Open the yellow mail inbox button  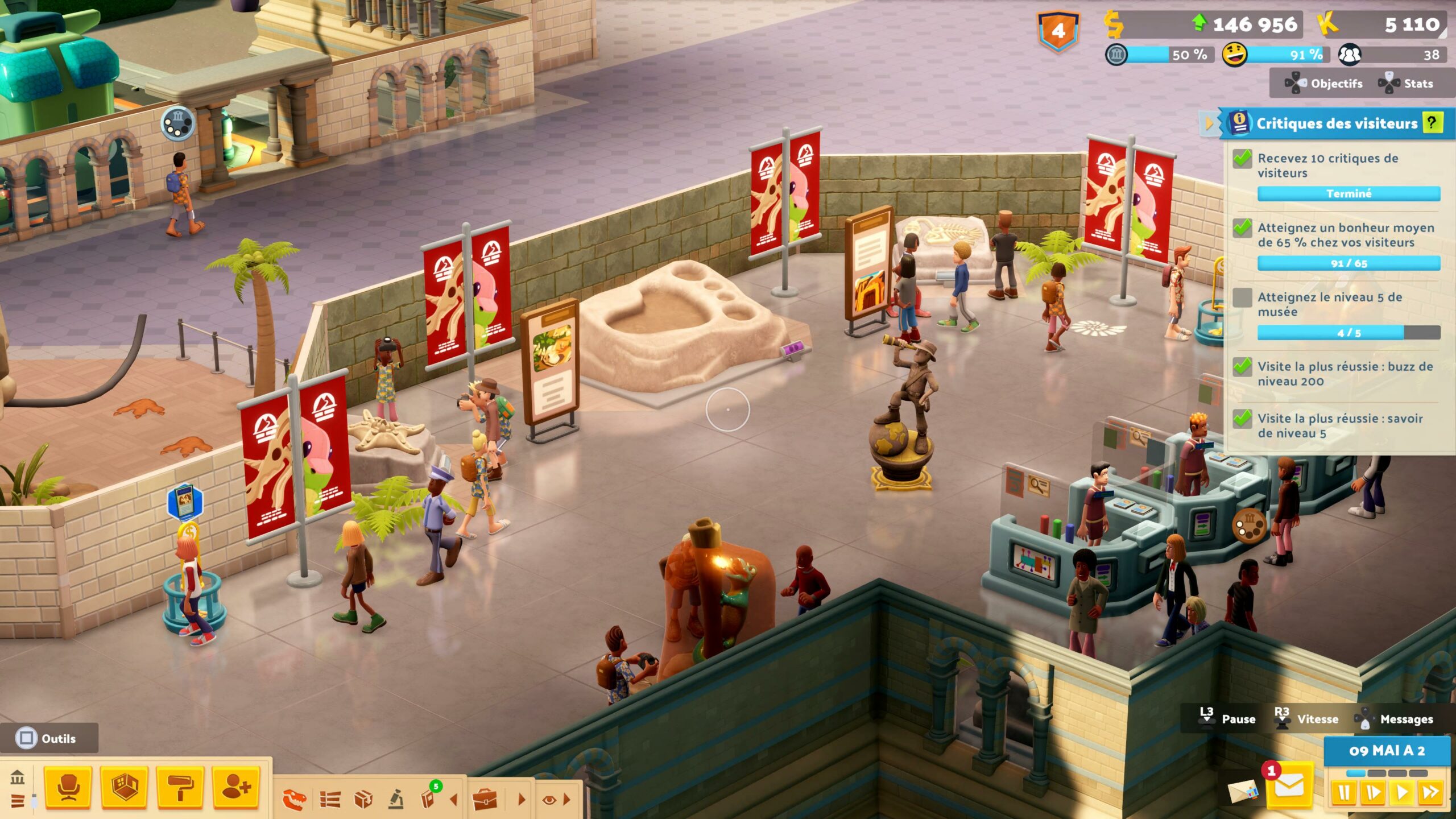pos(1289,787)
